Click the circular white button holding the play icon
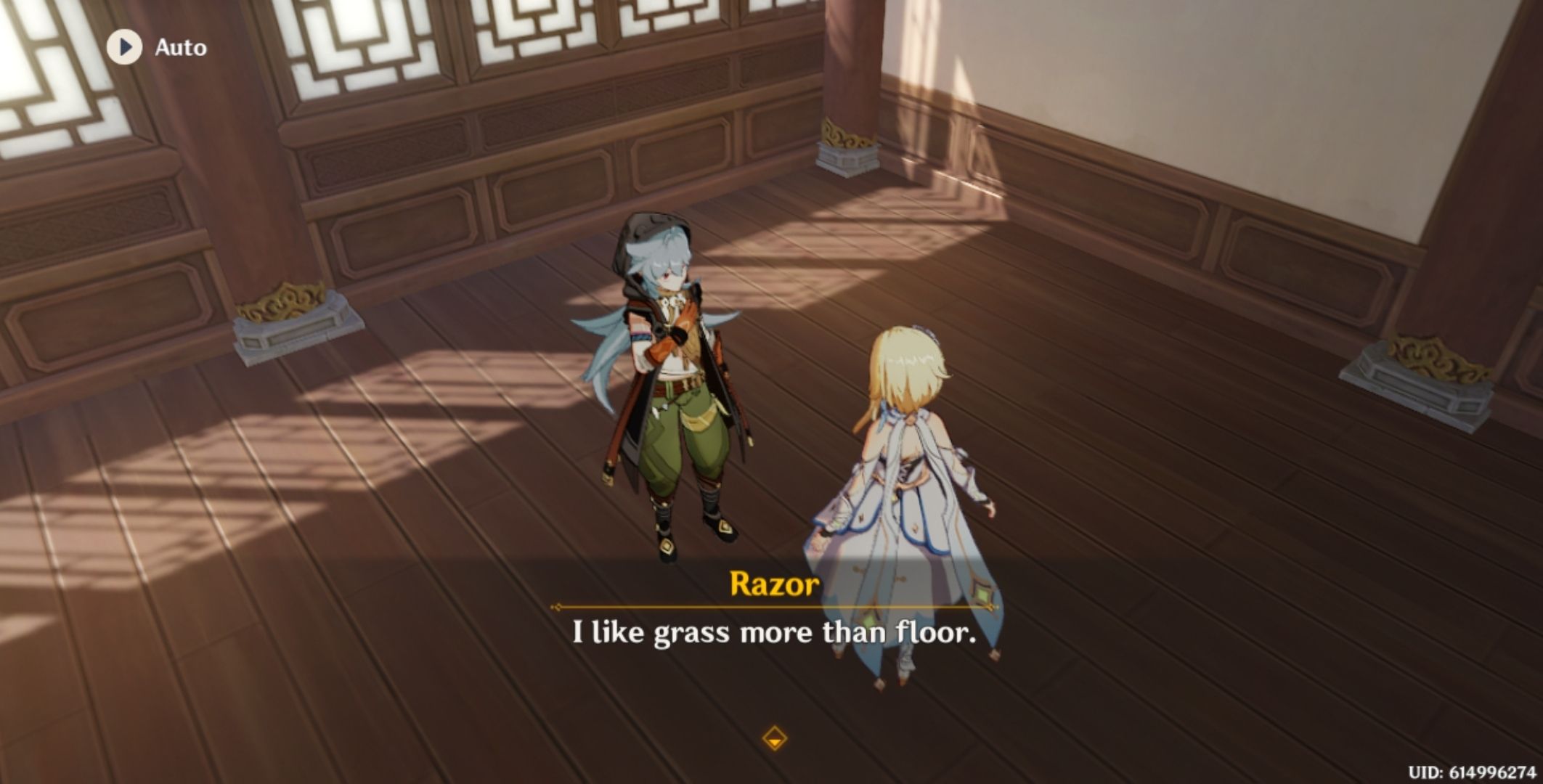This screenshot has width=1543, height=784. coord(123,47)
